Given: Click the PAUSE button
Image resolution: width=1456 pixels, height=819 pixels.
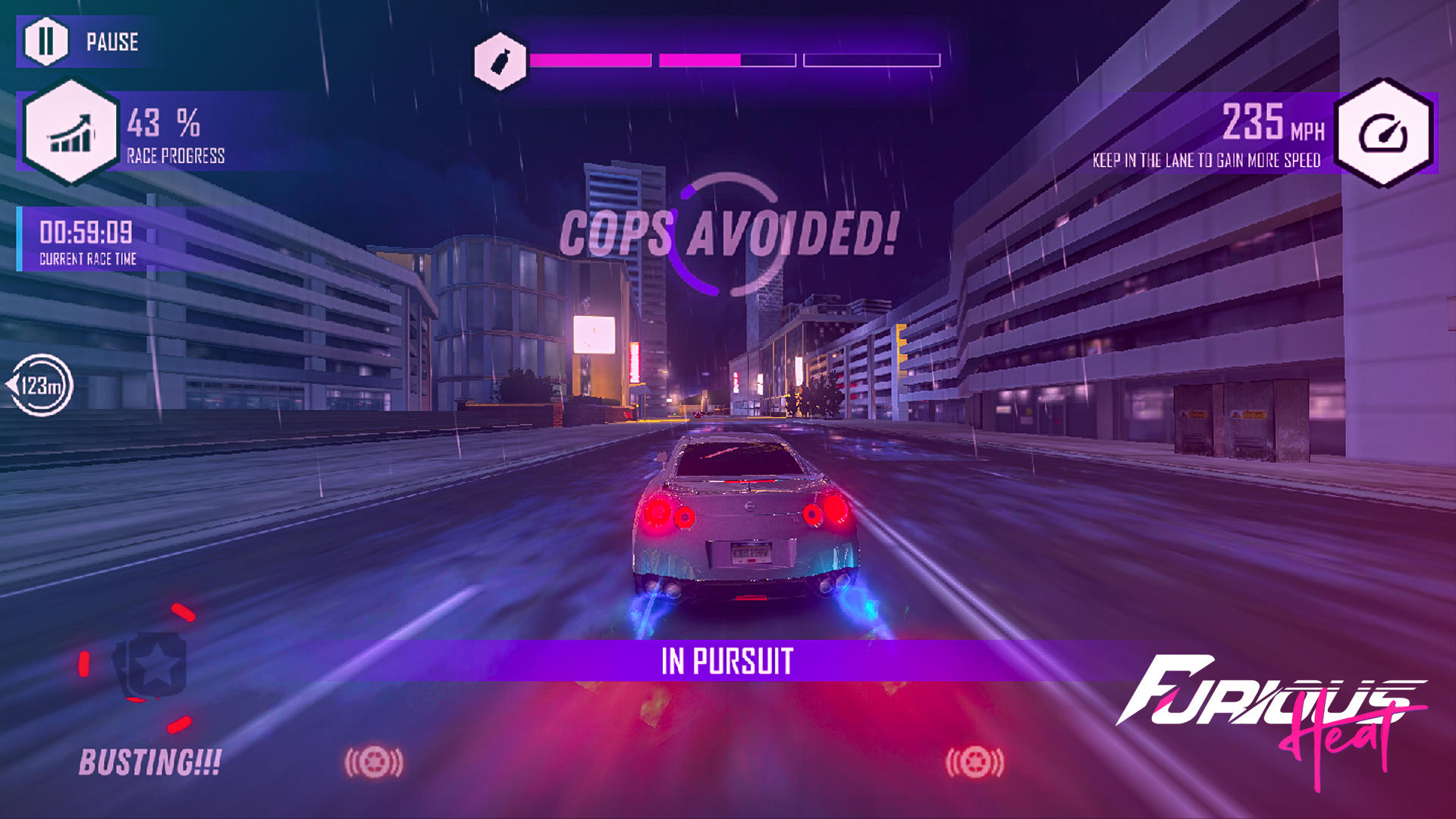Looking at the screenshot, I should (x=83, y=42).
